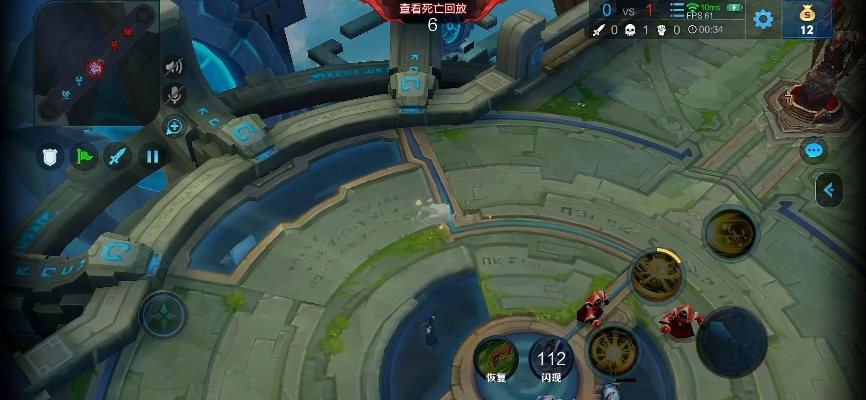Cast the middle golden wheel skill
The width and height of the screenshot is (866, 400).
pos(655,275)
